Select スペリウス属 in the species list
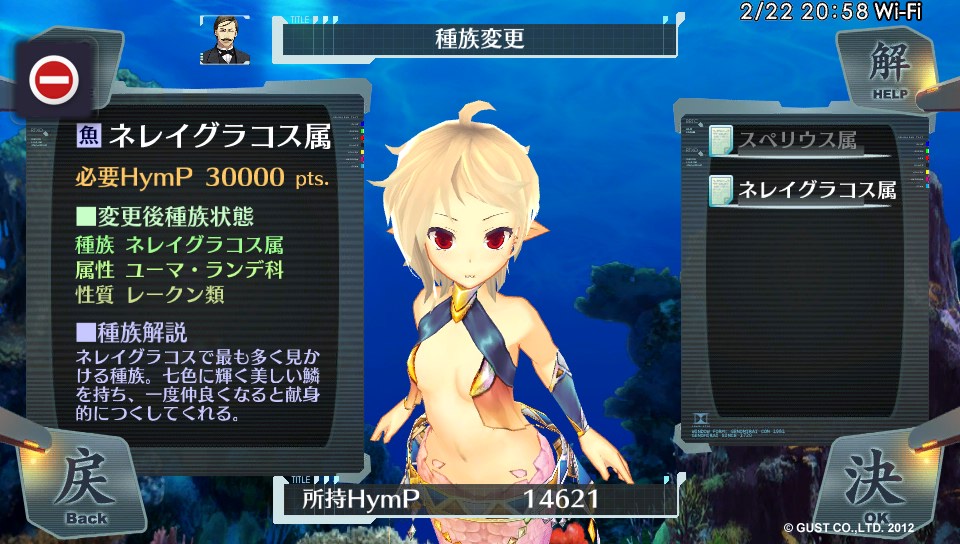Image resolution: width=960 pixels, height=544 pixels. (796, 141)
